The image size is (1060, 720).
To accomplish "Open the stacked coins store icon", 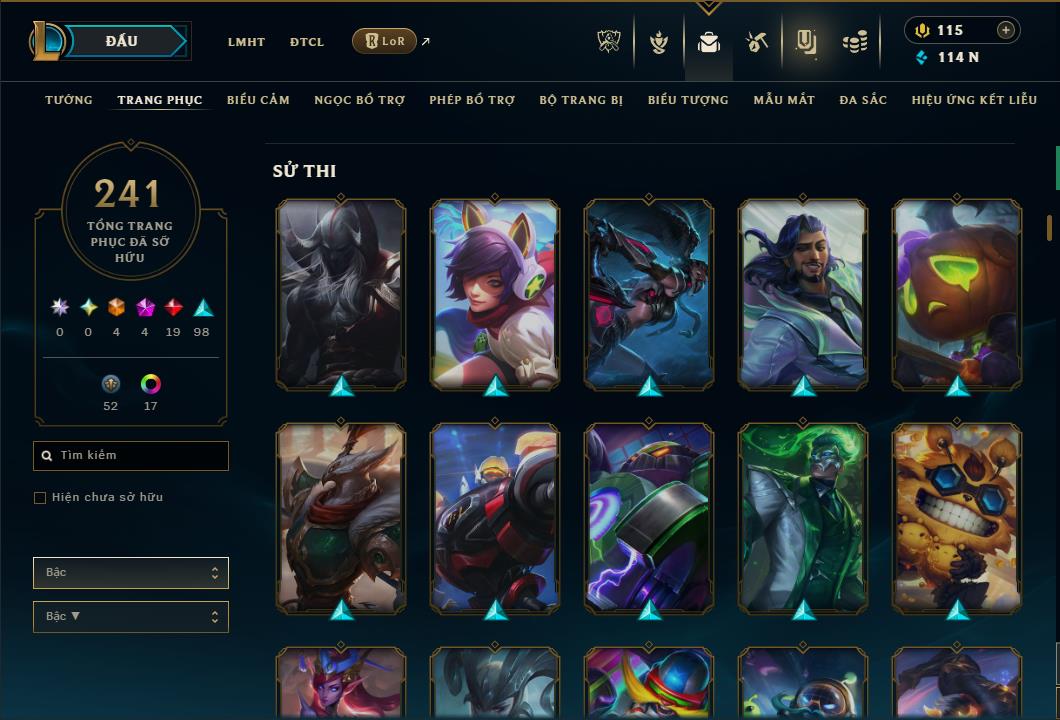I will (854, 42).
